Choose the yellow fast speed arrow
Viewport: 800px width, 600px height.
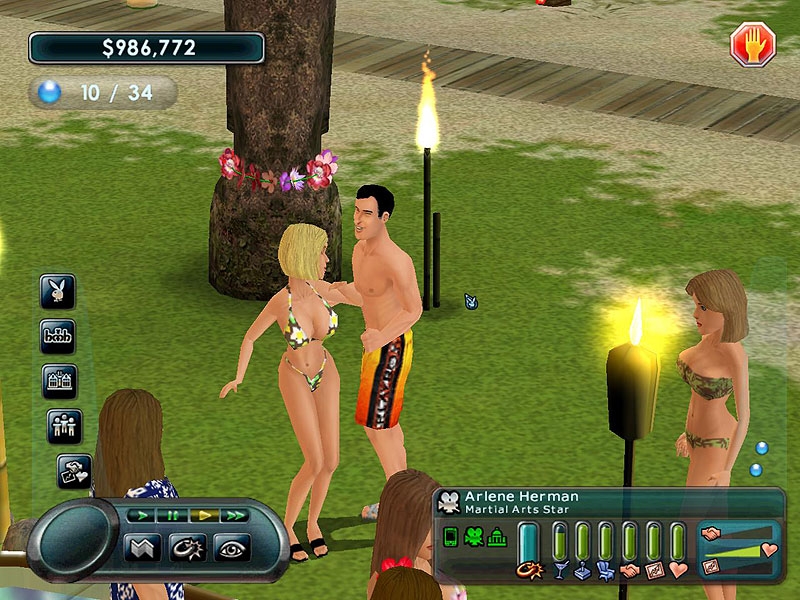204,515
